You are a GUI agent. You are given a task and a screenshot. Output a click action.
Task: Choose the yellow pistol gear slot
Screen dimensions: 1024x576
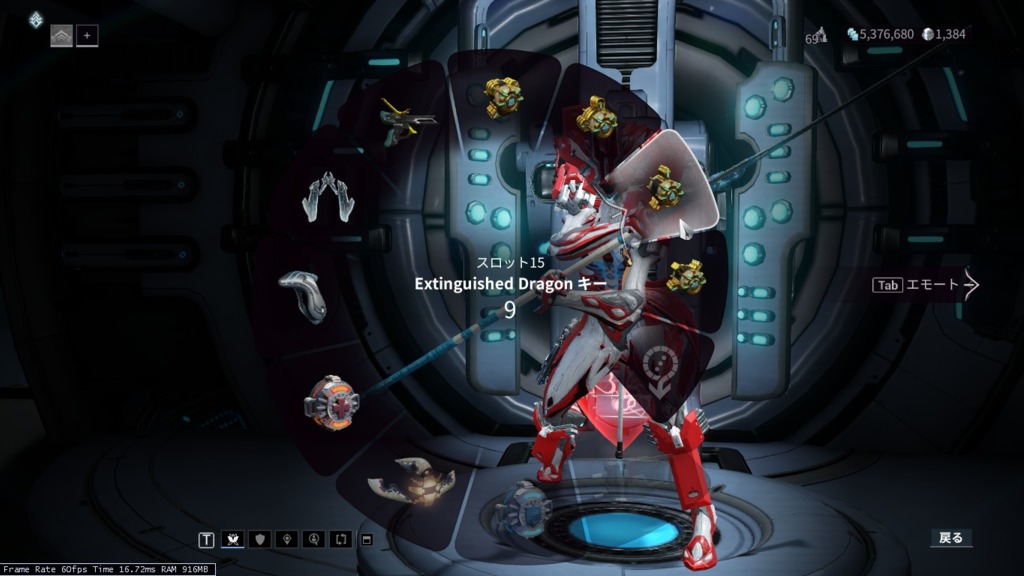[408, 124]
